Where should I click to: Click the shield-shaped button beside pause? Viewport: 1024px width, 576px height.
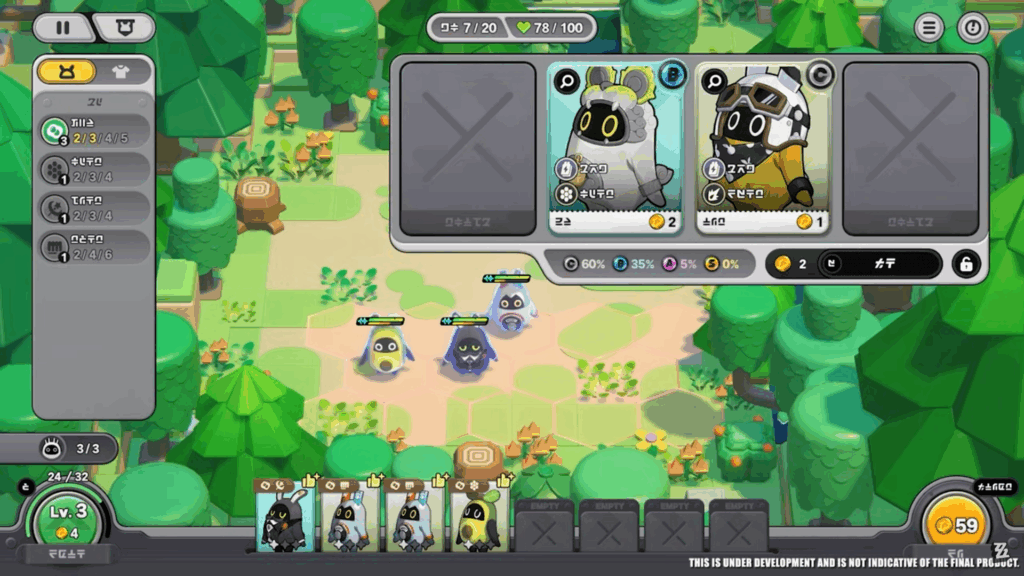[x=124, y=27]
